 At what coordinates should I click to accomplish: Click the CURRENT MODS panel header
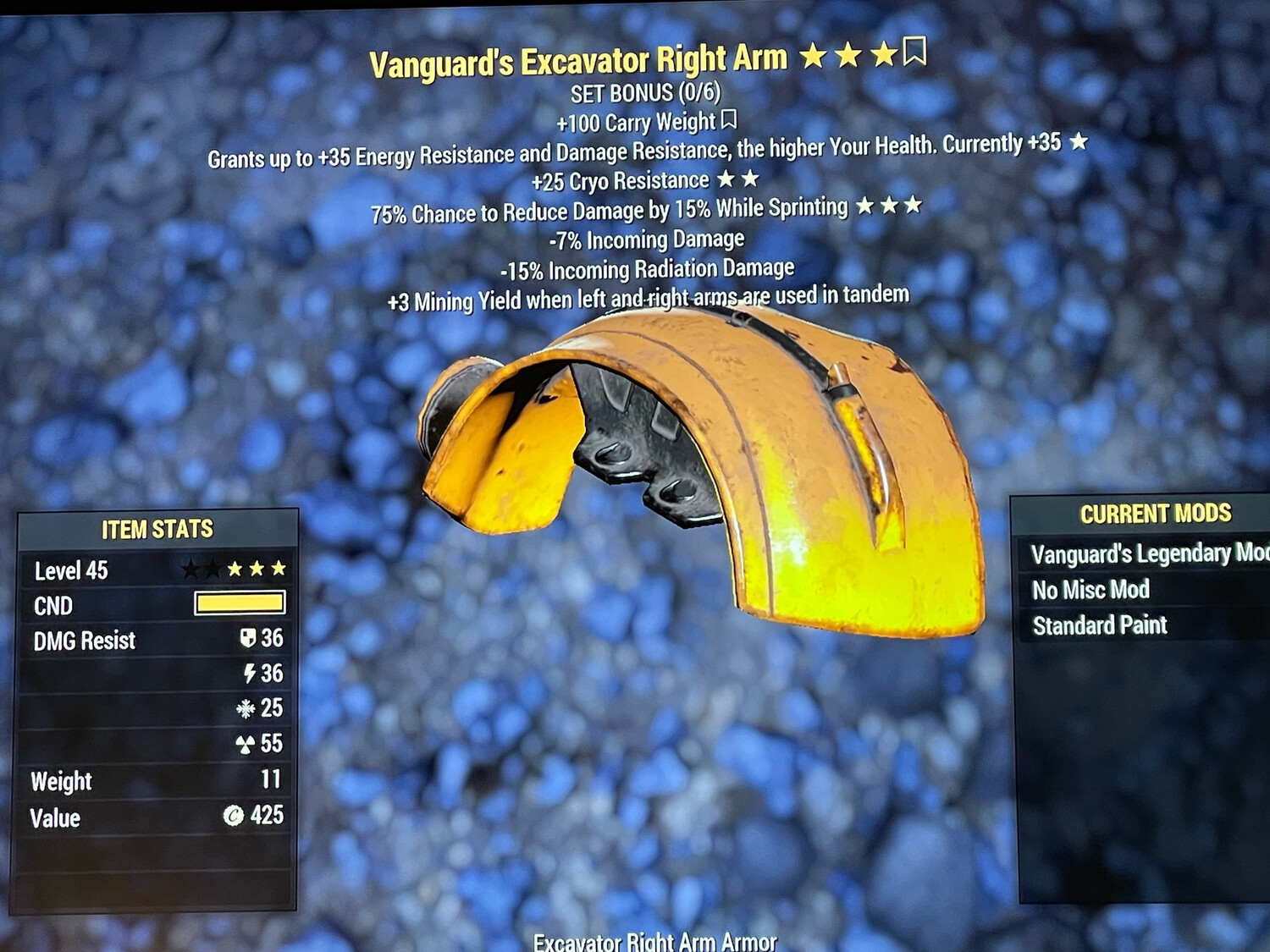tap(1155, 513)
